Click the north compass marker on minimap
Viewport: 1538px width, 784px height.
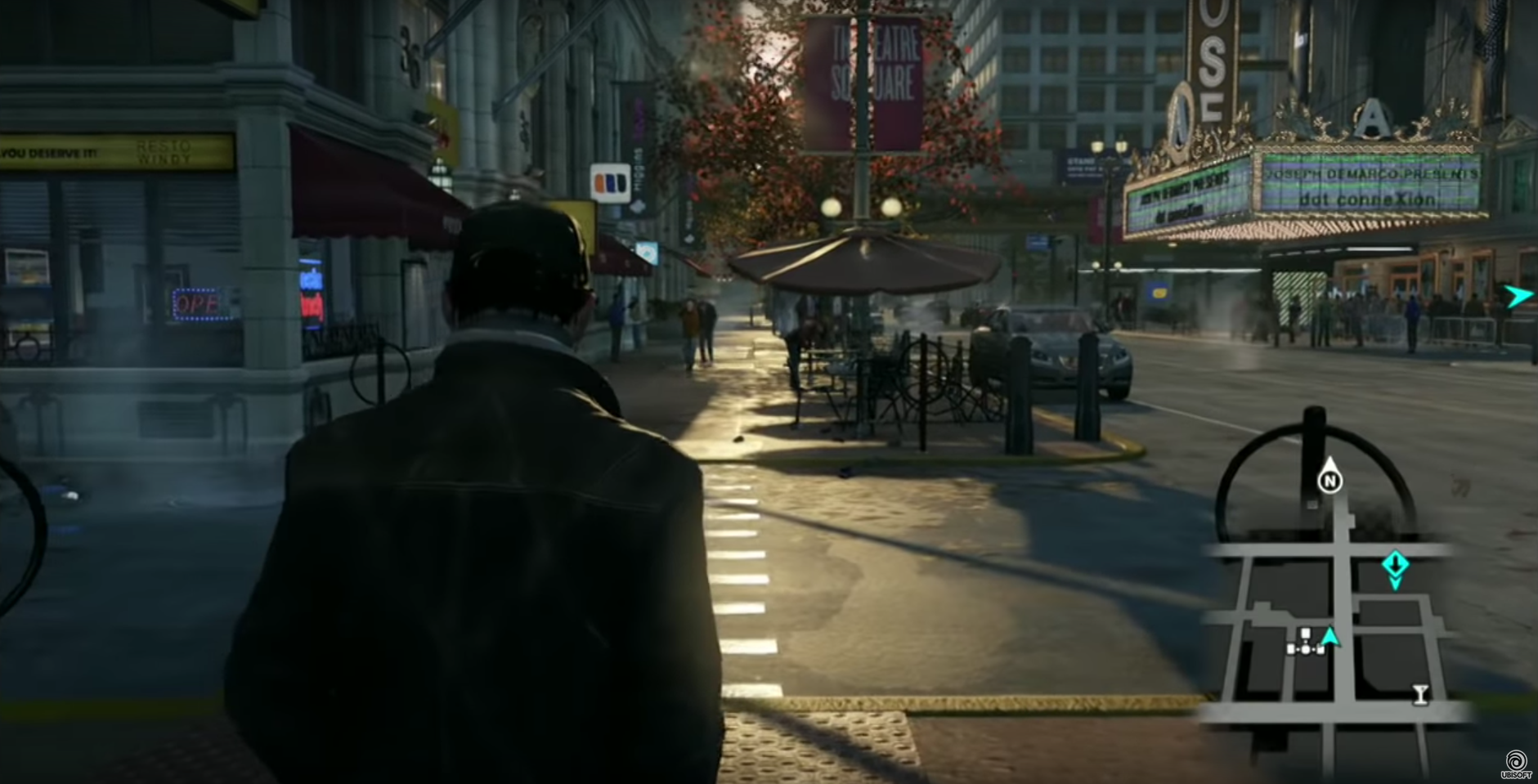point(1329,482)
